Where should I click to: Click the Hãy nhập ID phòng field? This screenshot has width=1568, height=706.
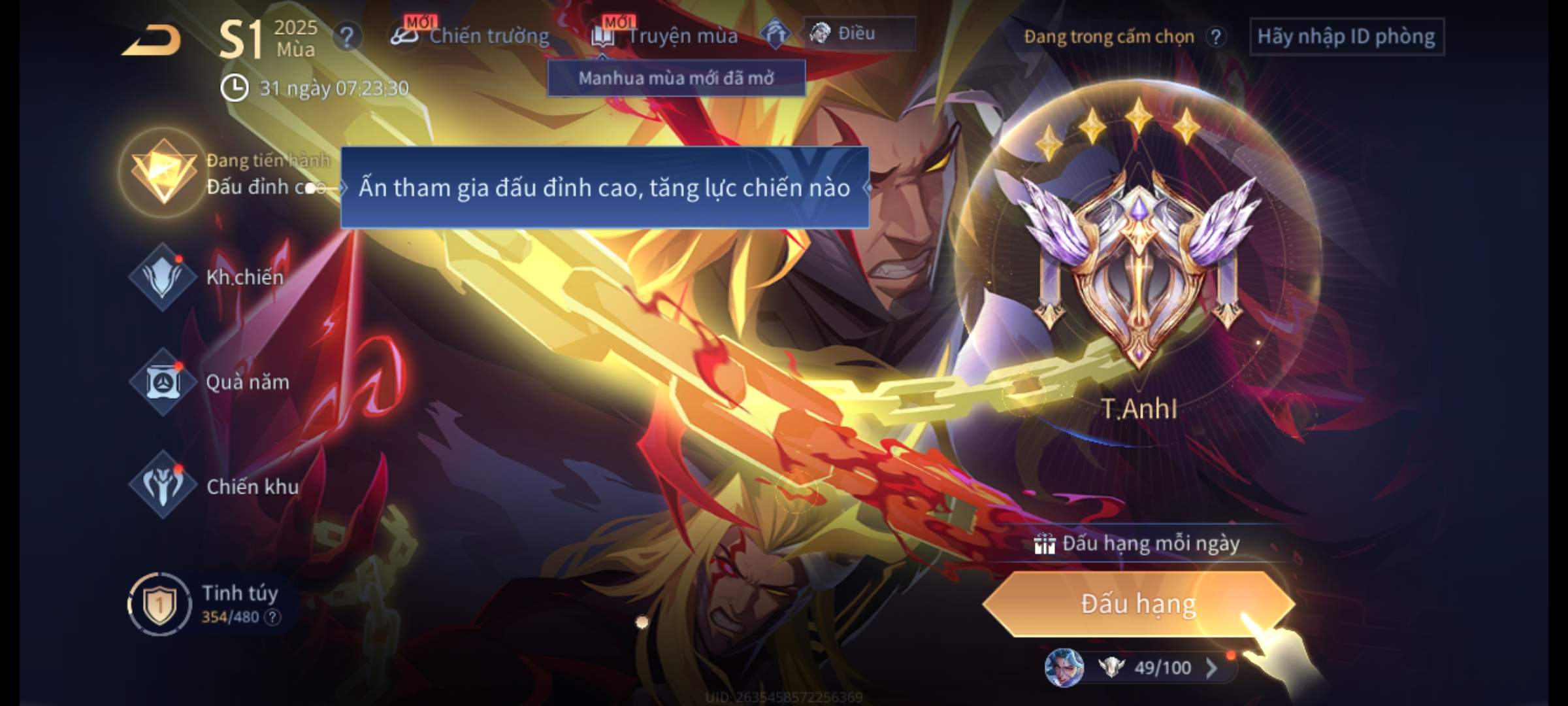[x=1346, y=37]
